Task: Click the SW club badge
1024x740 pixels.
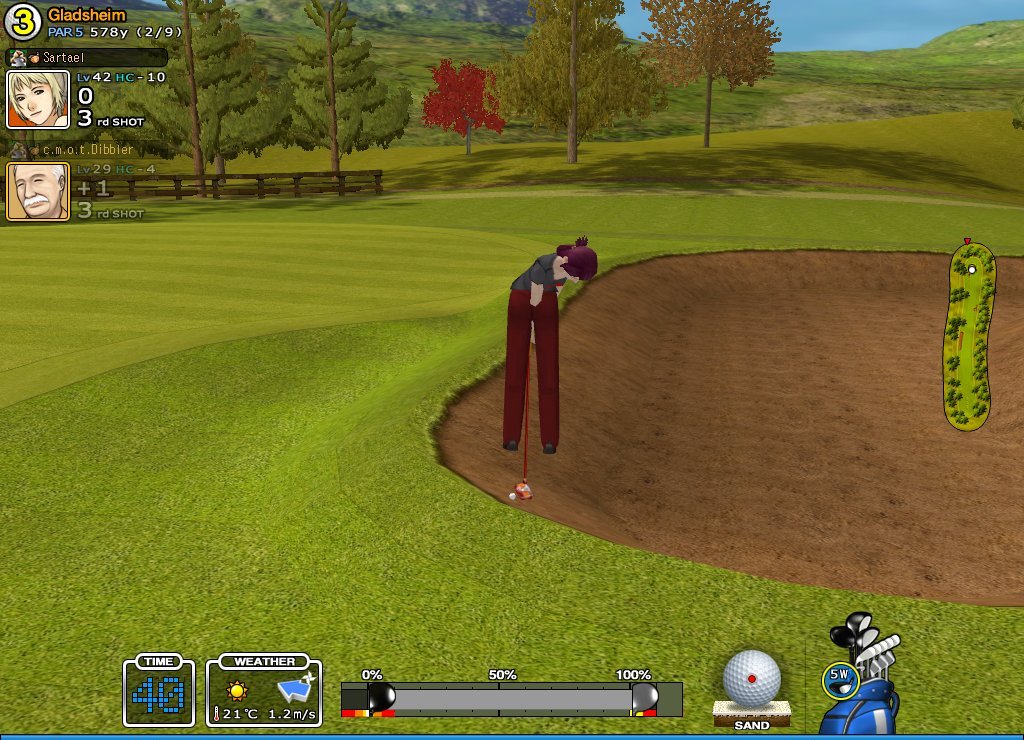Action: click(839, 677)
